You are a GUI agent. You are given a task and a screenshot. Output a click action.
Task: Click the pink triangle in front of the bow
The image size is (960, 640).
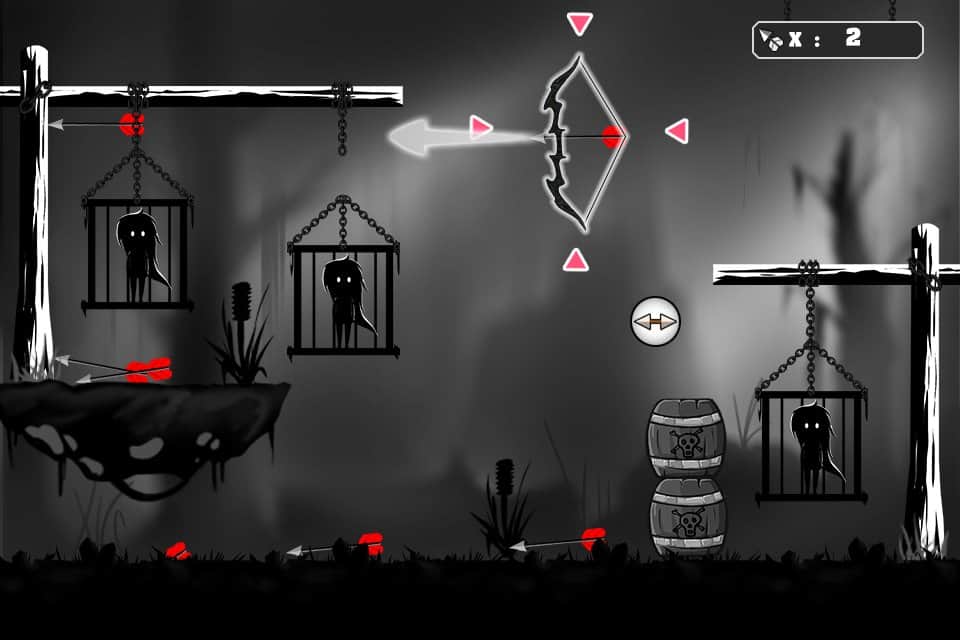coord(481,127)
